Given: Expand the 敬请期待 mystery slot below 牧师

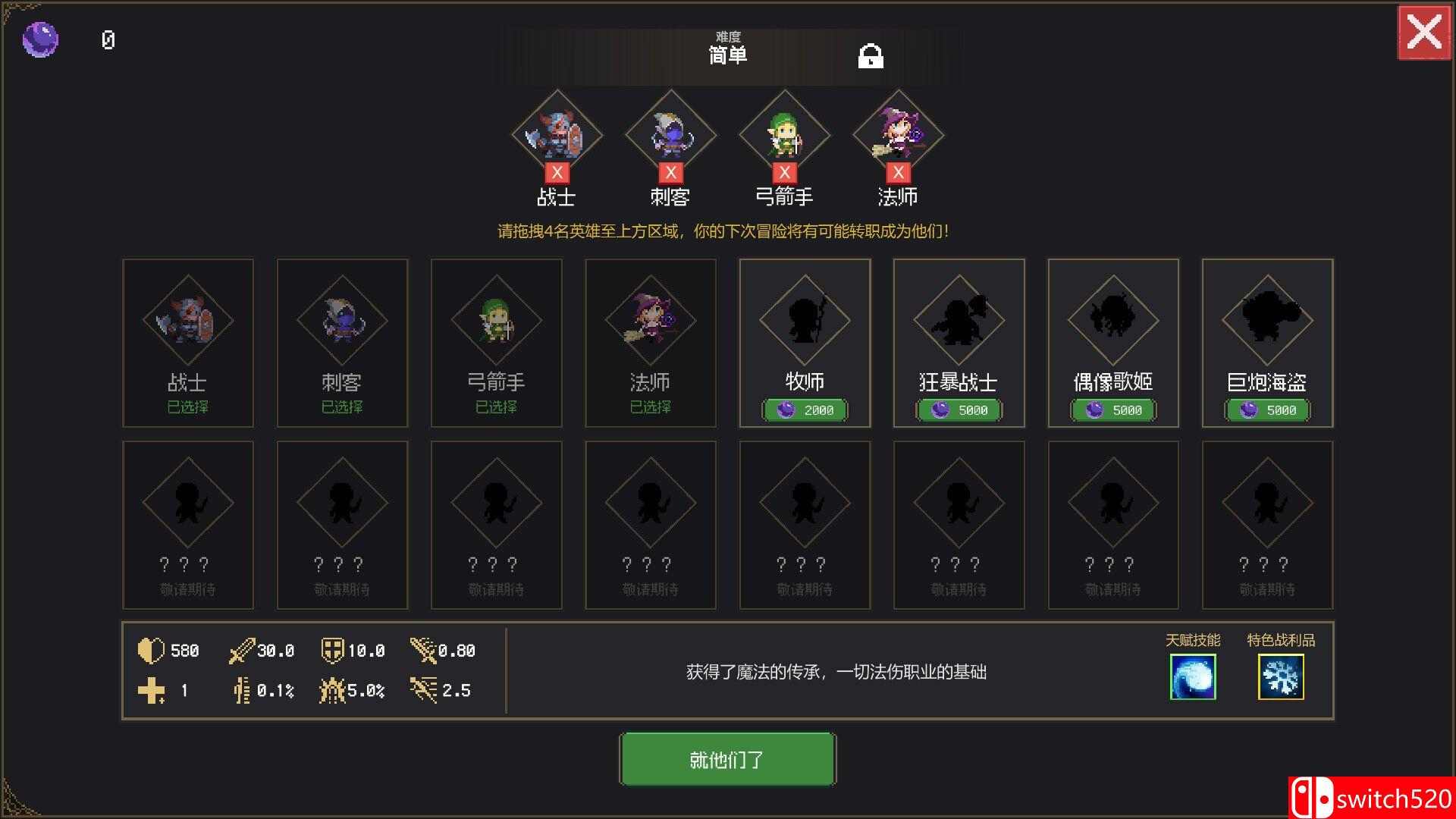Looking at the screenshot, I should [x=805, y=523].
